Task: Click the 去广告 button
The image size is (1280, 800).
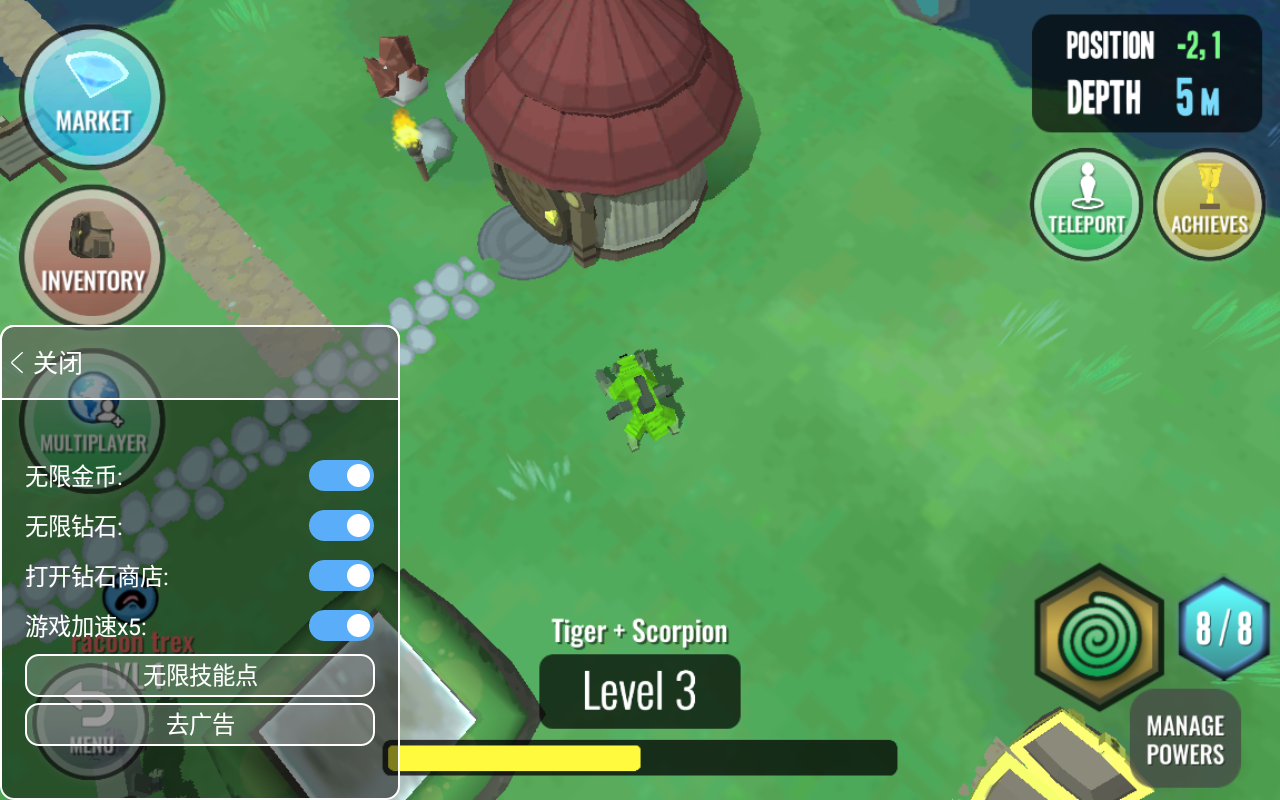Action: point(200,725)
